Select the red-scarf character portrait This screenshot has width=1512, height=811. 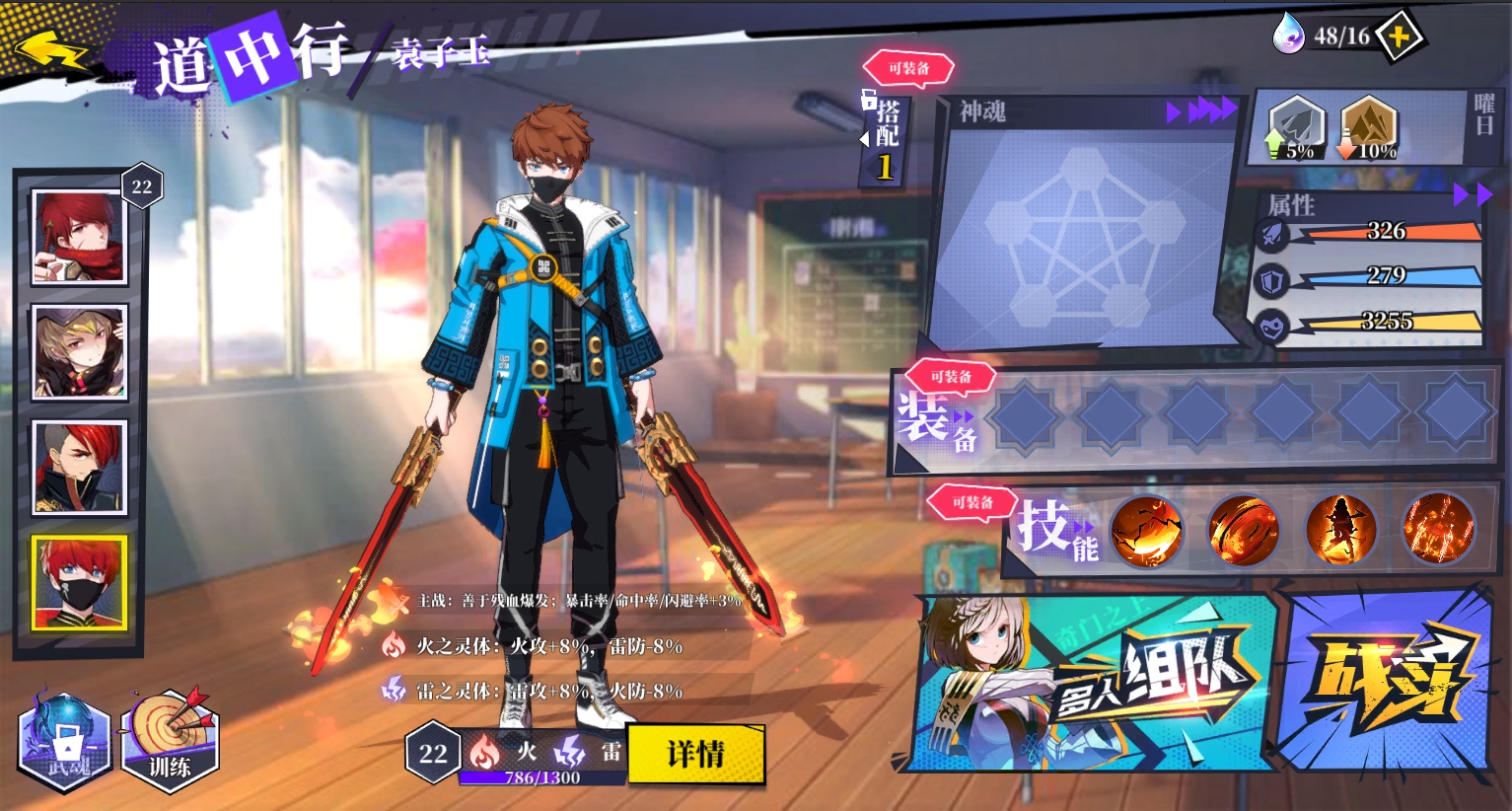pyautogui.click(x=80, y=237)
